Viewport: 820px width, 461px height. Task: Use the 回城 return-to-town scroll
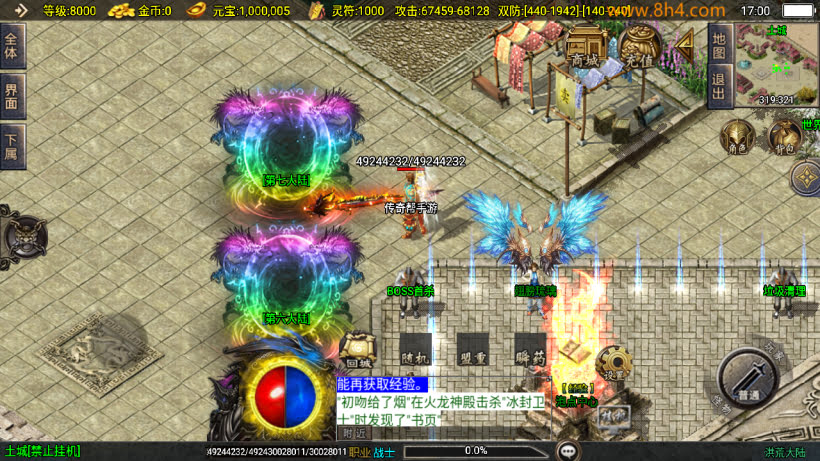356,348
